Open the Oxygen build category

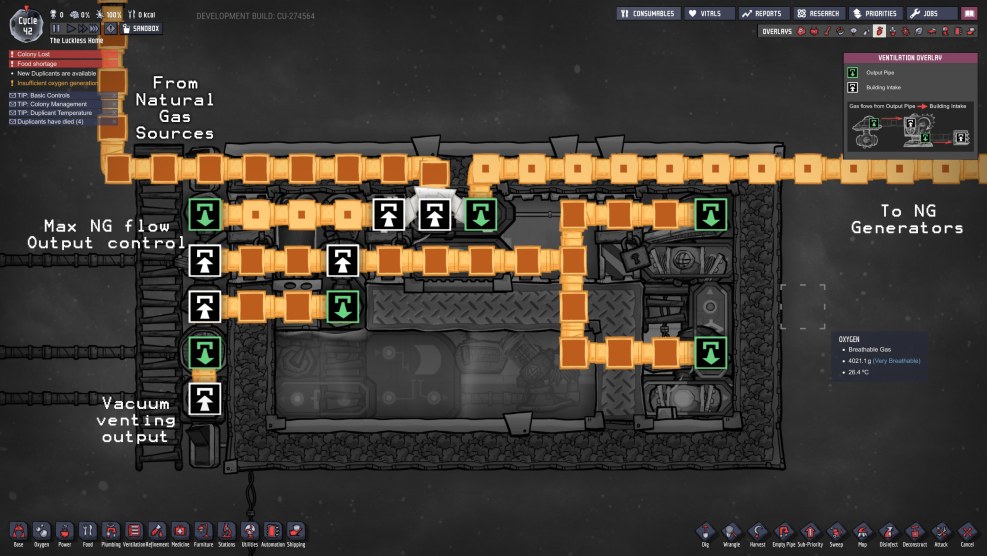pyautogui.click(x=41, y=532)
